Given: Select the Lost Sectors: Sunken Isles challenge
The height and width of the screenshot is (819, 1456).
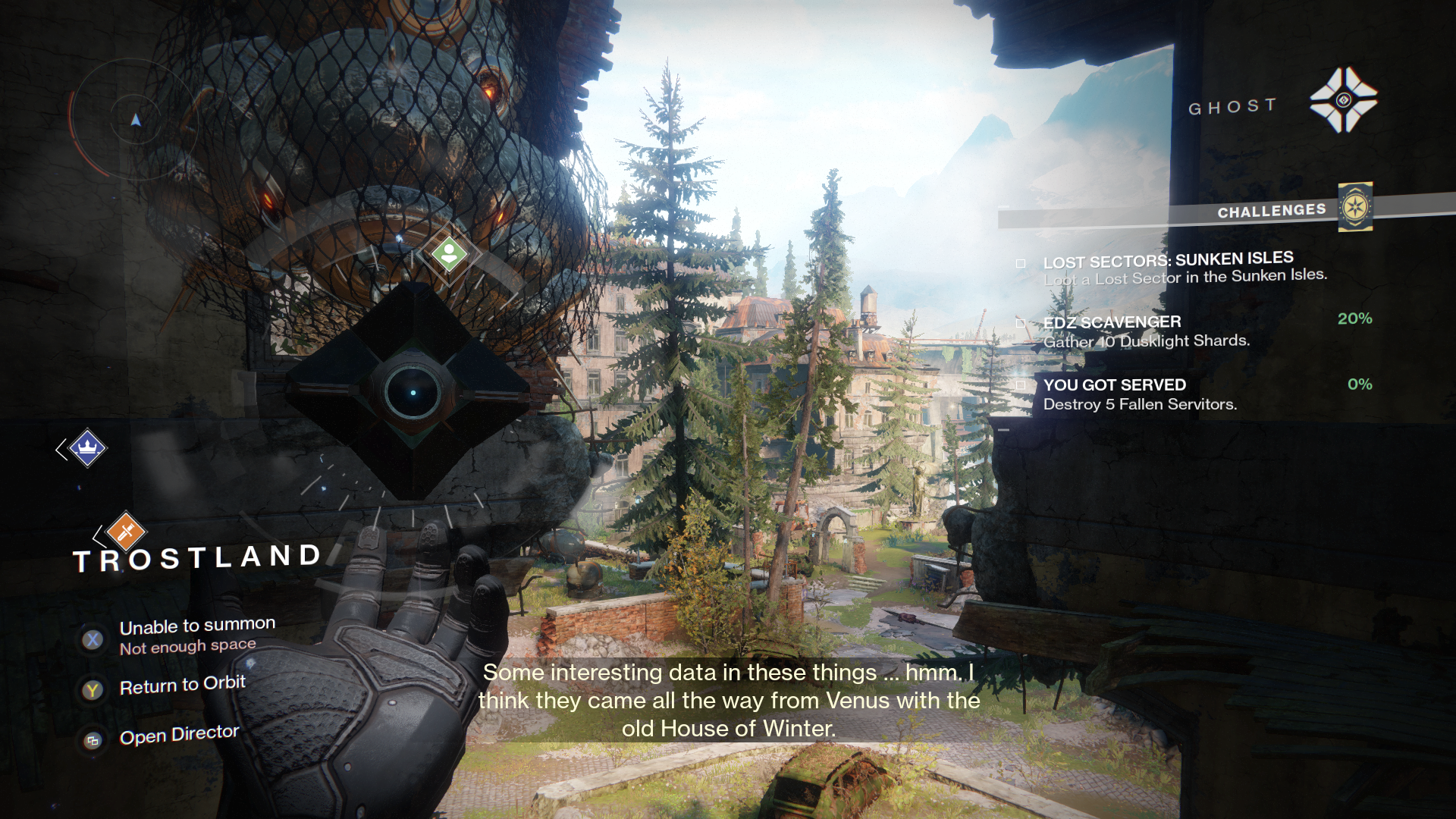Looking at the screenshot, I should 1168,268.
